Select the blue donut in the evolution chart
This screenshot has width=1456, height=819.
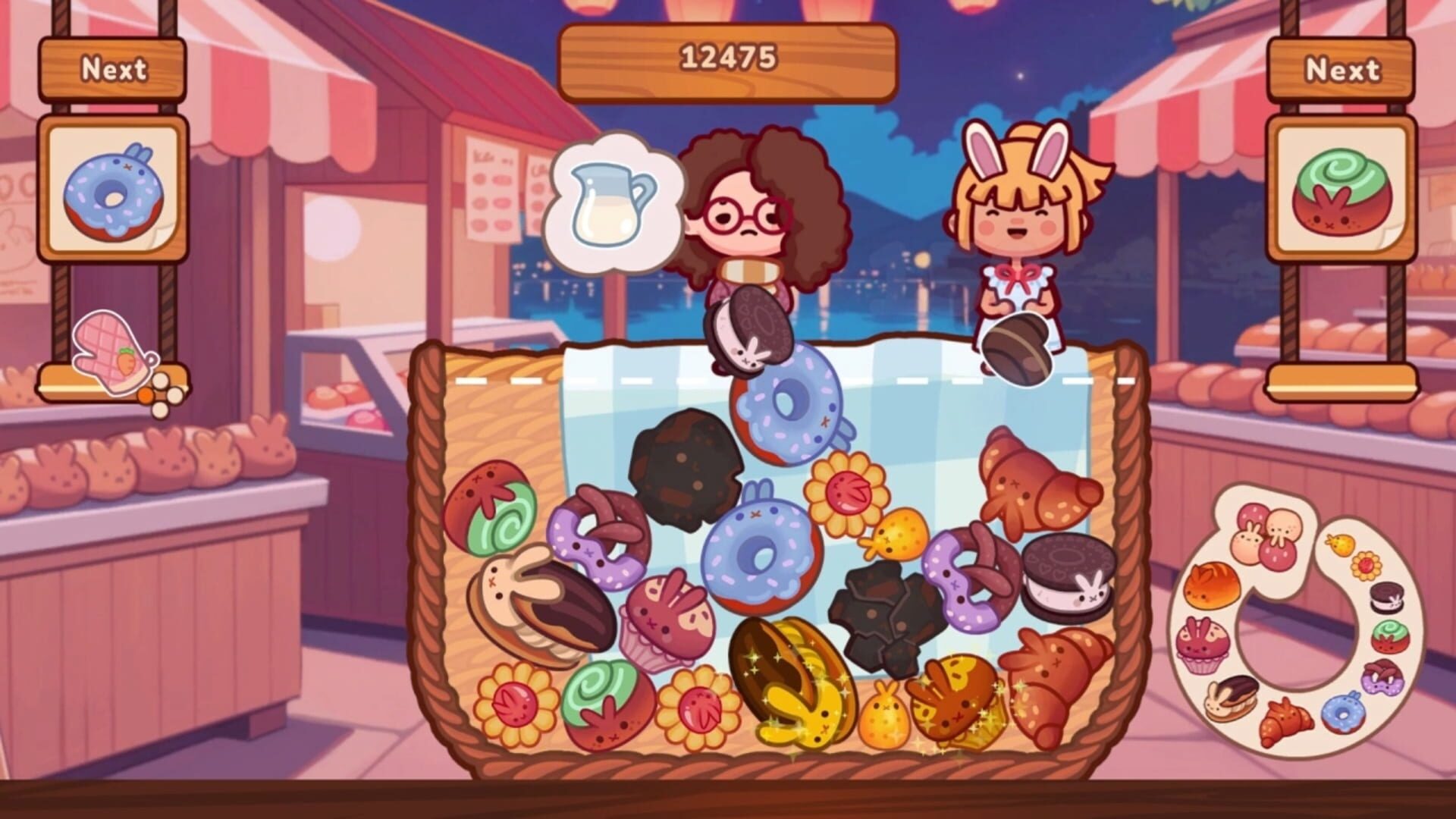[x=1342, y=713]
